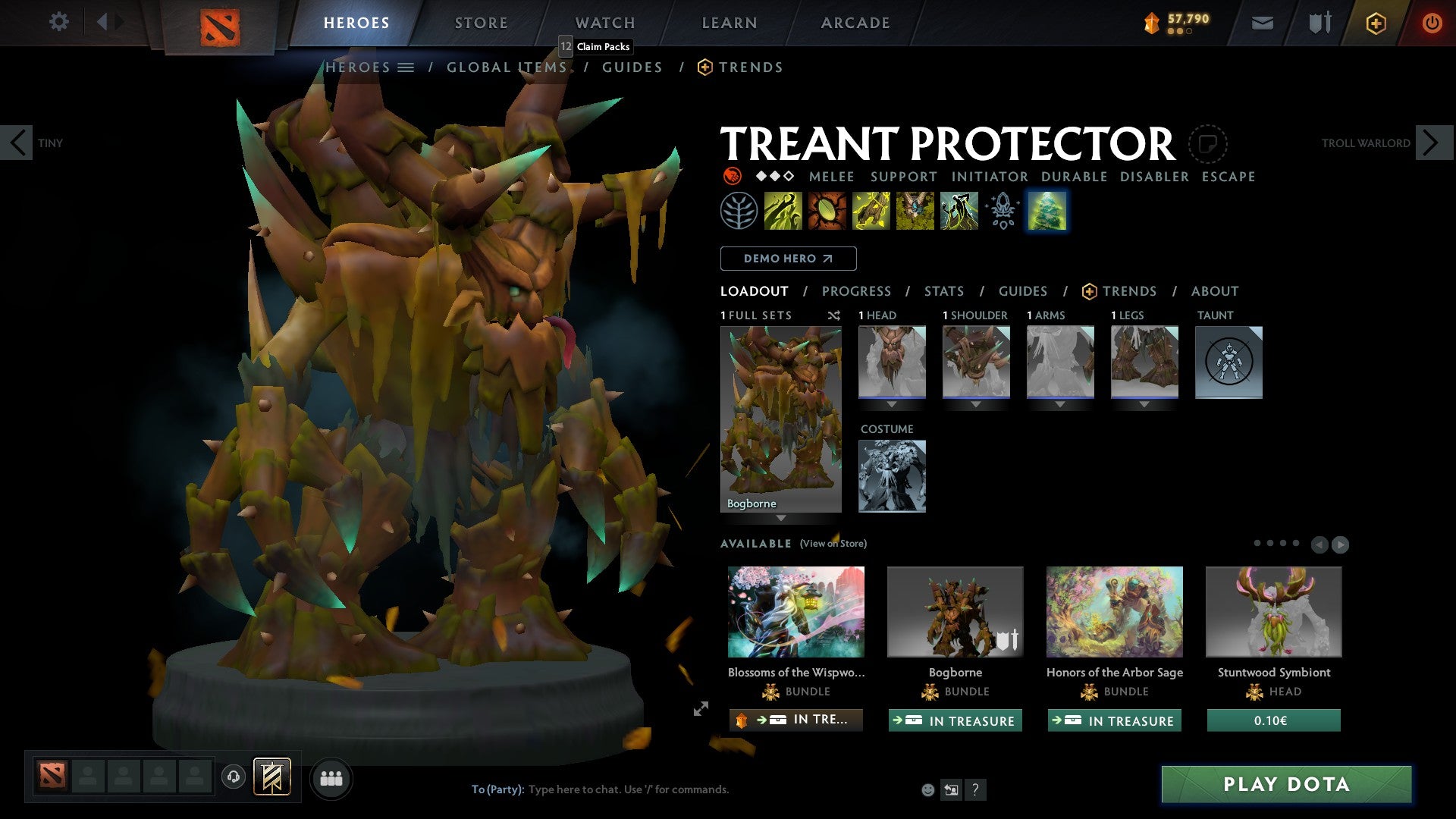Select the Leech Seed ability icon
The image size is (1456, 819).
826,210
